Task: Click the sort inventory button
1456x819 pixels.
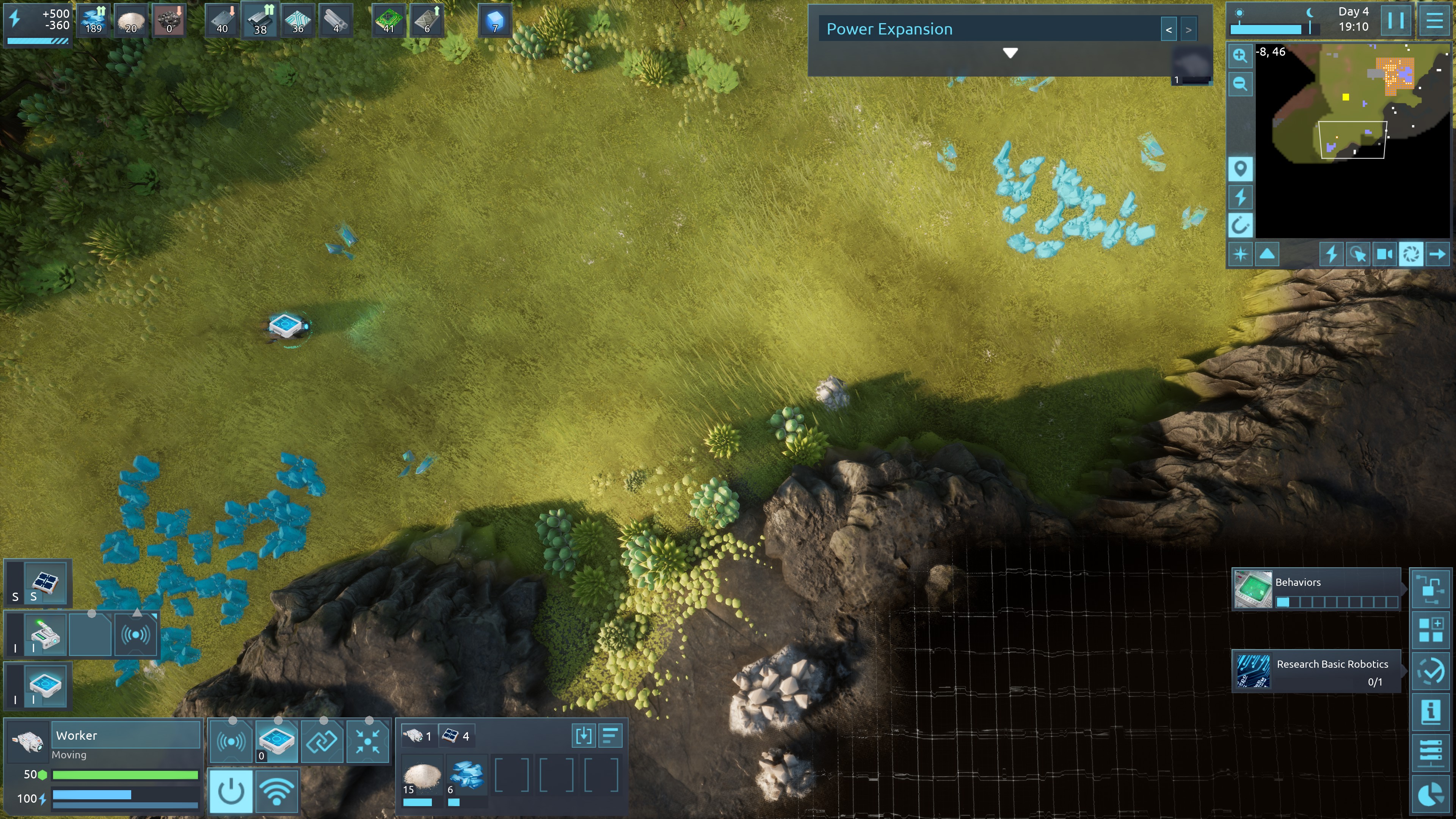Action: (610, 736)
